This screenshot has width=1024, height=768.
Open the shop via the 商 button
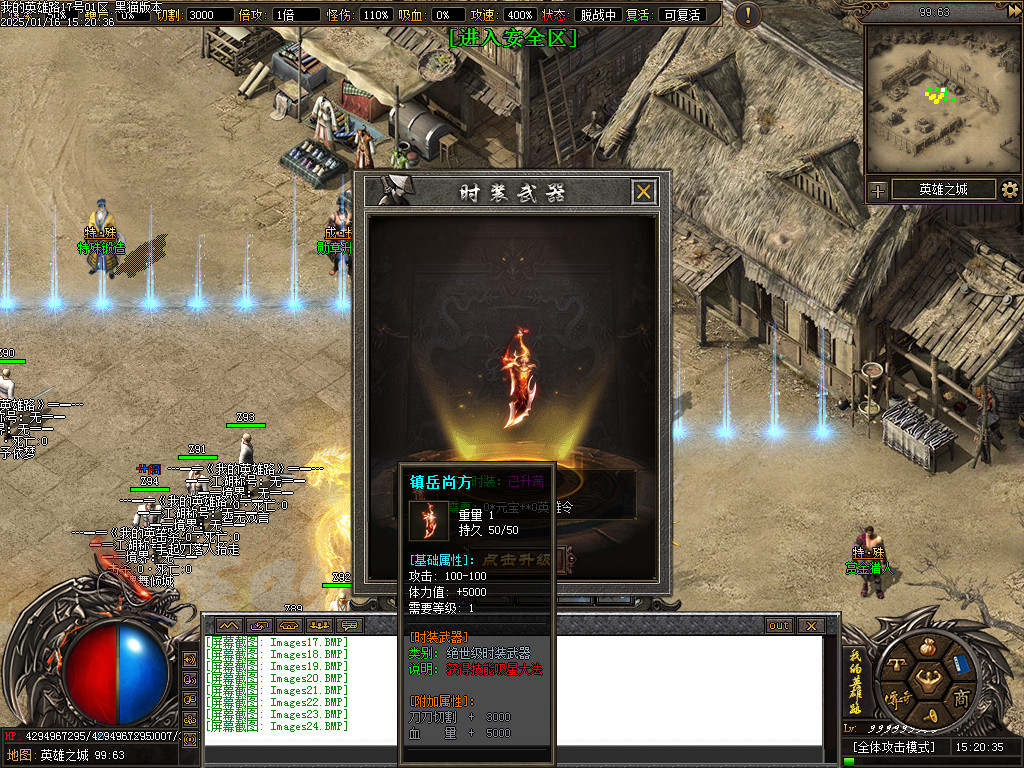962,697
